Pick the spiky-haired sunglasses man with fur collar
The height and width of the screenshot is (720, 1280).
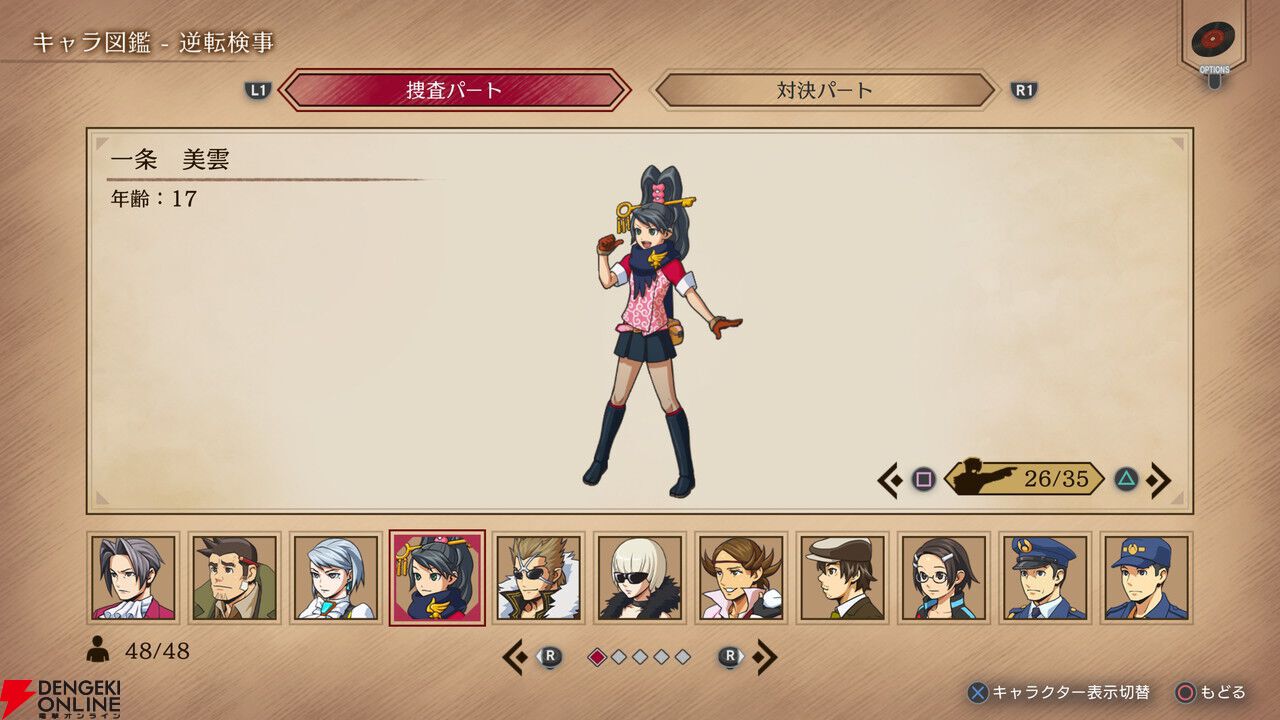click(x=538, y=578)
